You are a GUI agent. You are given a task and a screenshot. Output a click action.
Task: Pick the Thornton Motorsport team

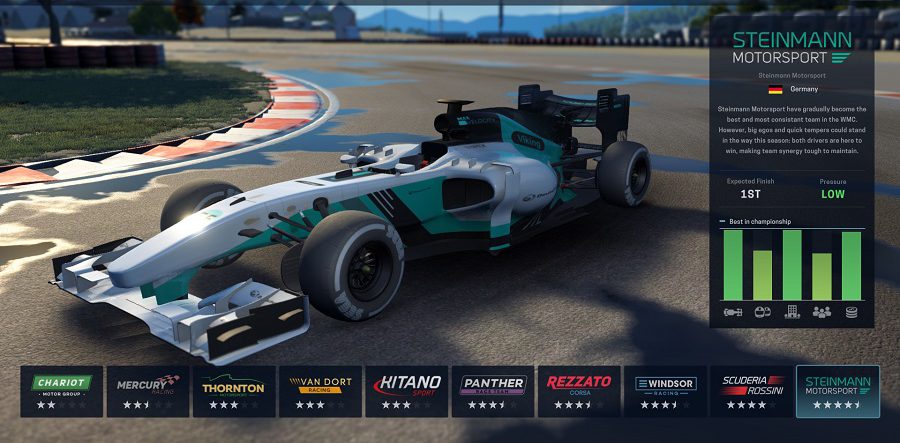coord(234,391)
